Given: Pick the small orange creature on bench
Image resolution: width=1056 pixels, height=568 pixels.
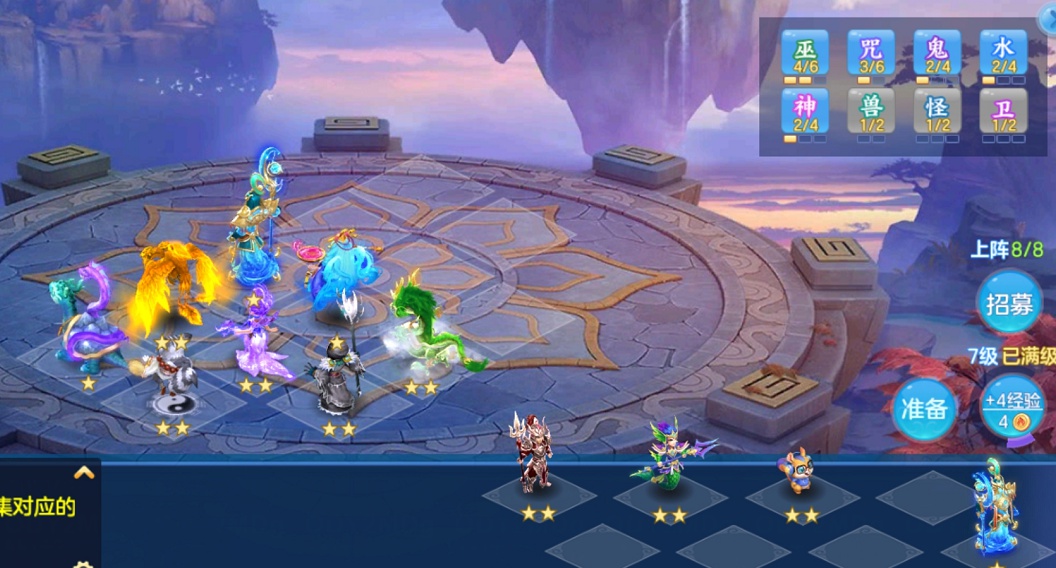Looking at the screenshot, I should click(797, 470).
